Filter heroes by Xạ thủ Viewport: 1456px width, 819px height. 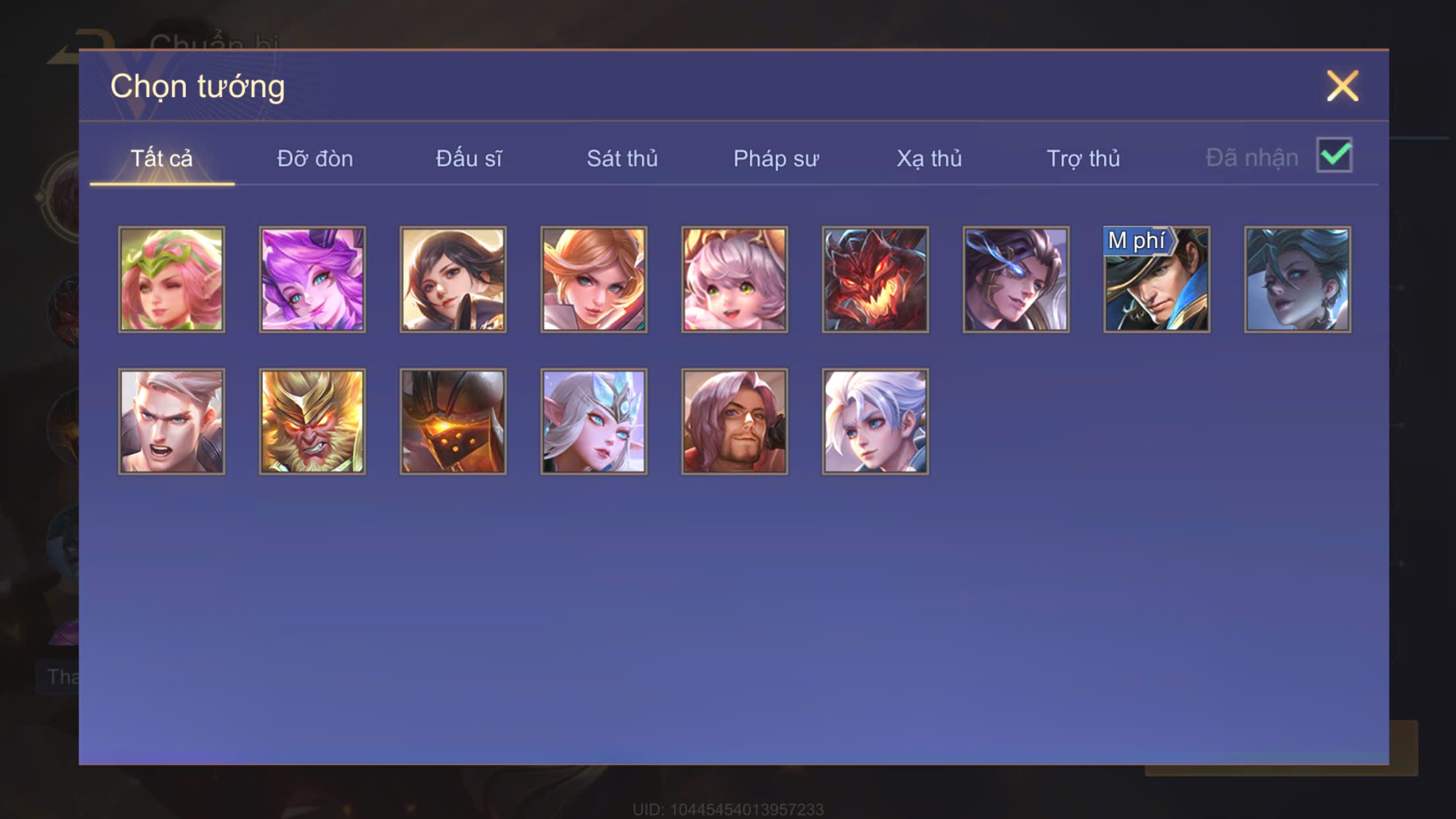tap(928, 159)
